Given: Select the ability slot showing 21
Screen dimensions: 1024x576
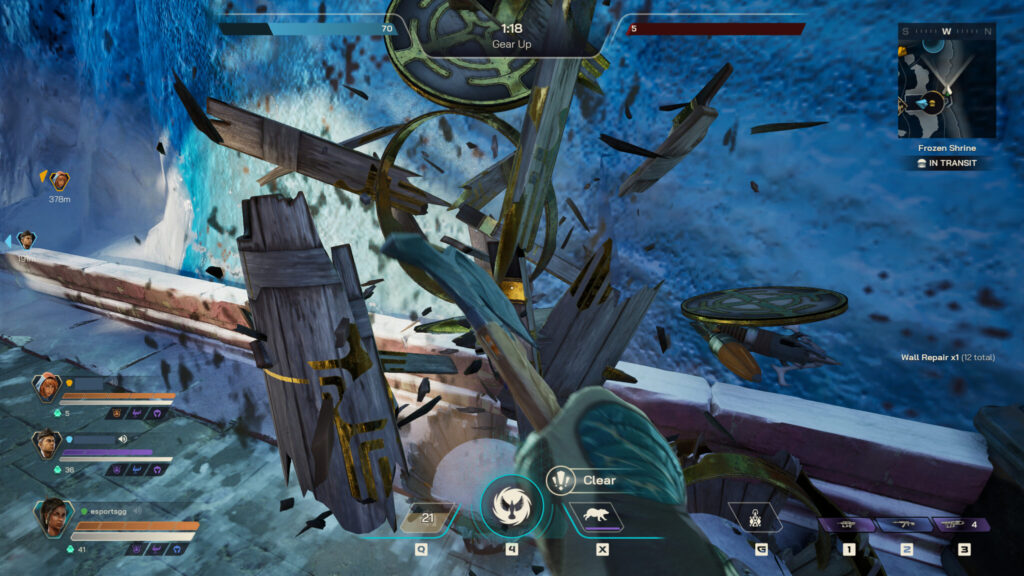Looking at the screenshot, I should coord(426,516).
